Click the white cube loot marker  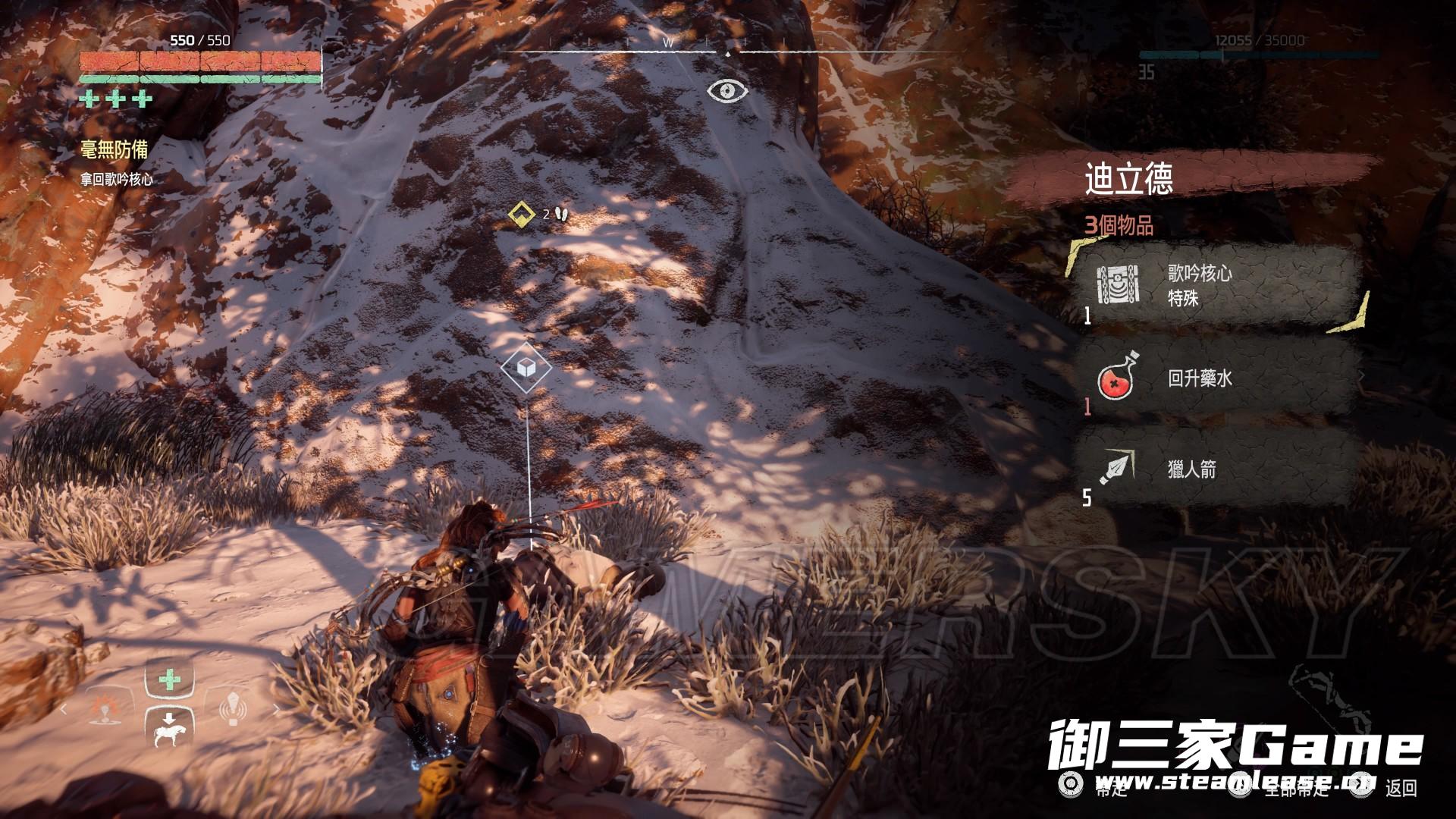[526, 369]
